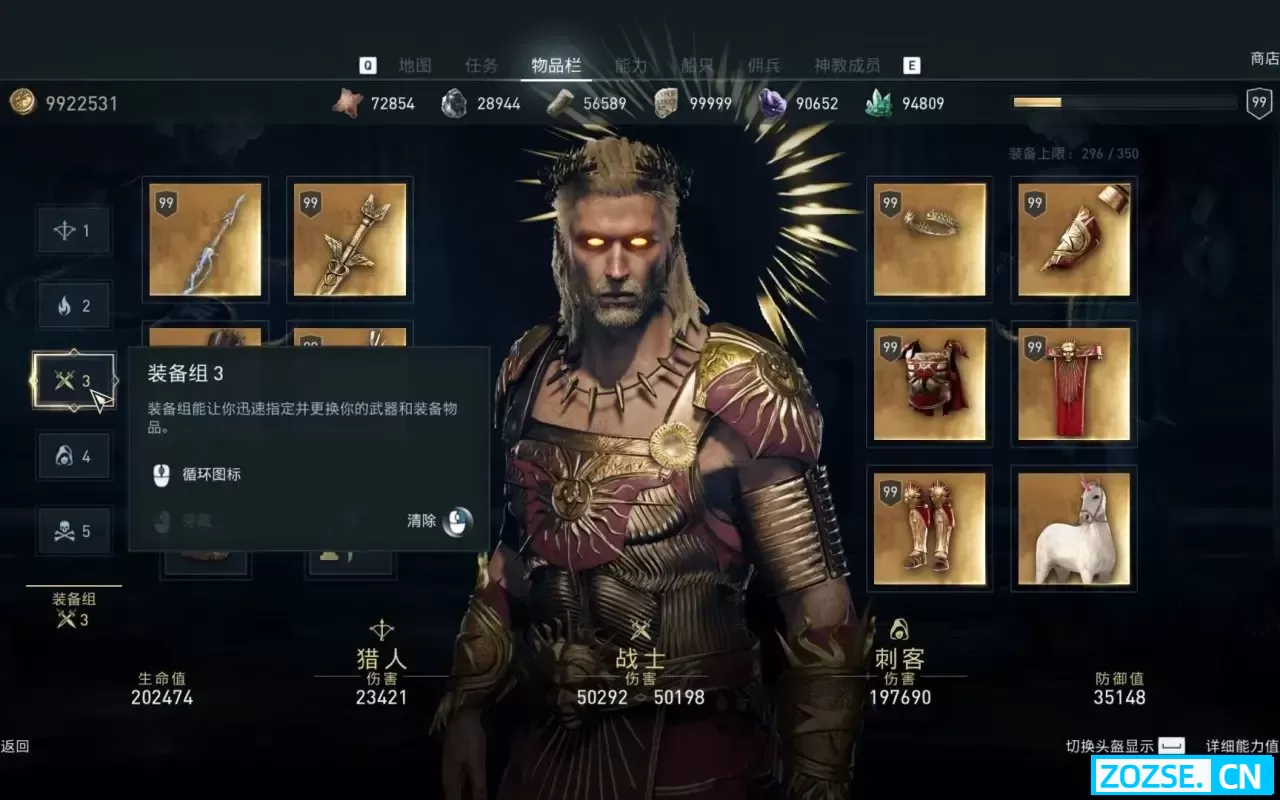Open the 船只 ship tab
This screenshot has height=800, width=1280.
(x=698, y=66)
